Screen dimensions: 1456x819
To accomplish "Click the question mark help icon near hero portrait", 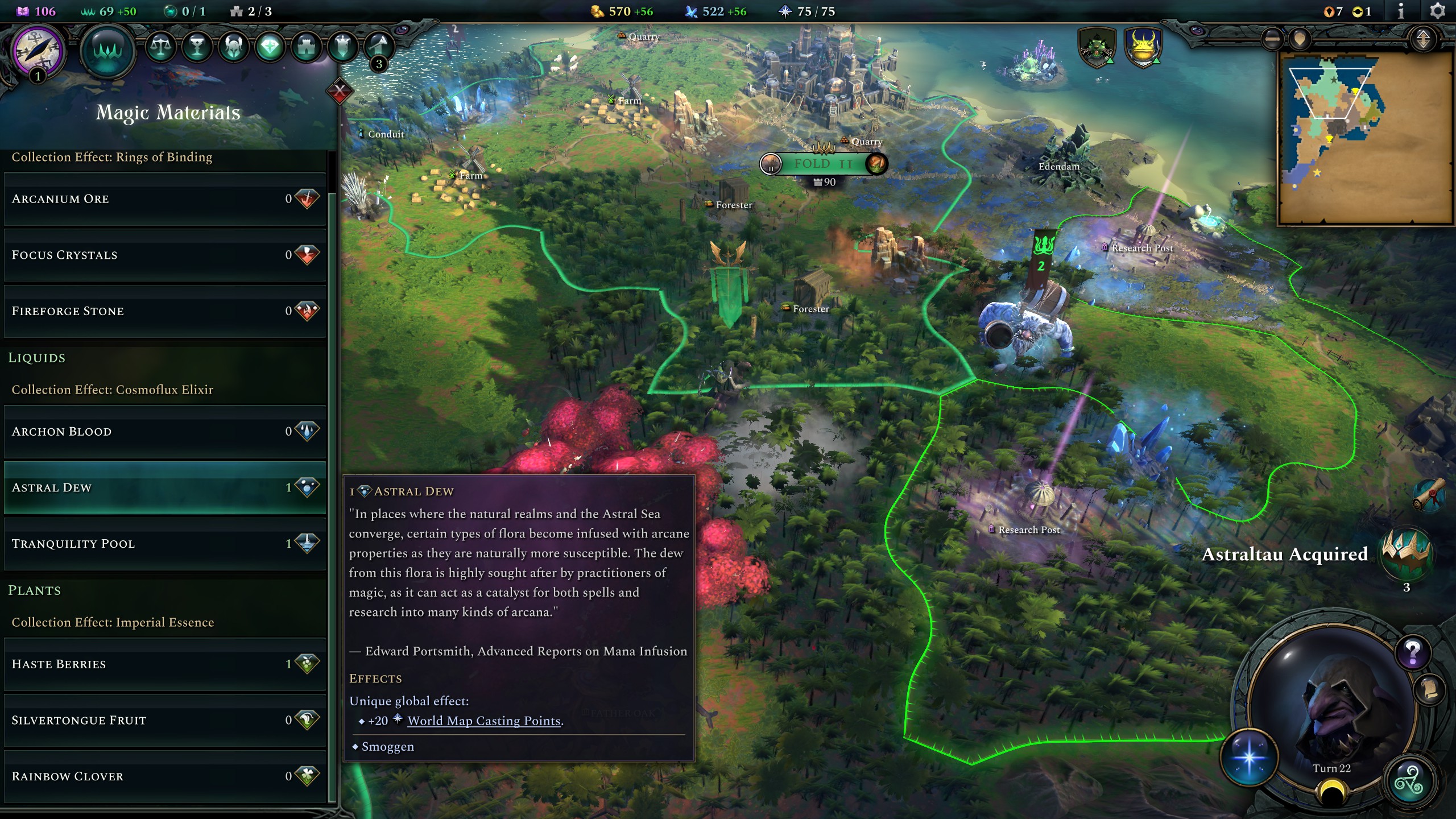I will click(1412, 653).
